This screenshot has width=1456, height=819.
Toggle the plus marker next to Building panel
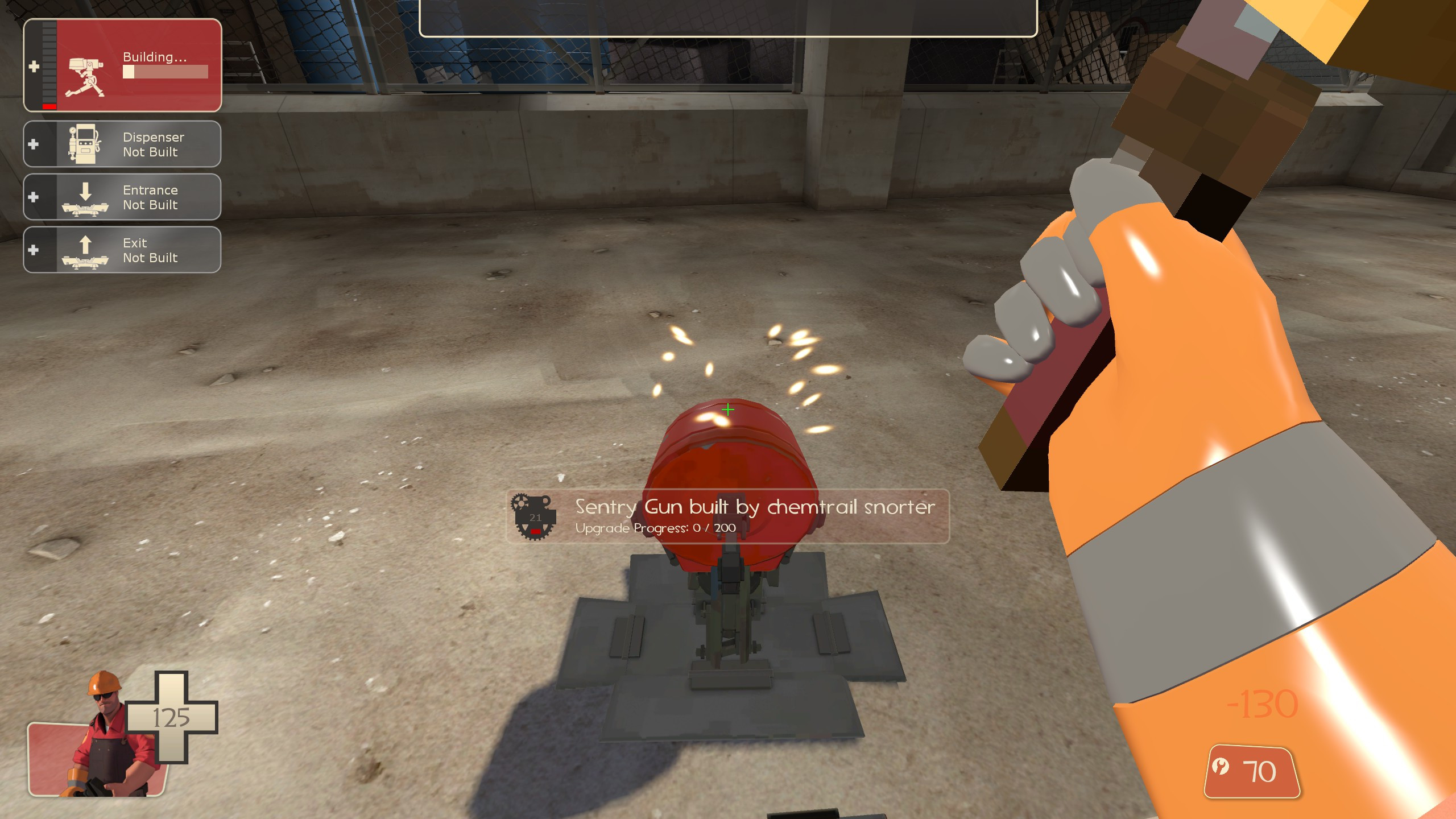coord(34,67)
